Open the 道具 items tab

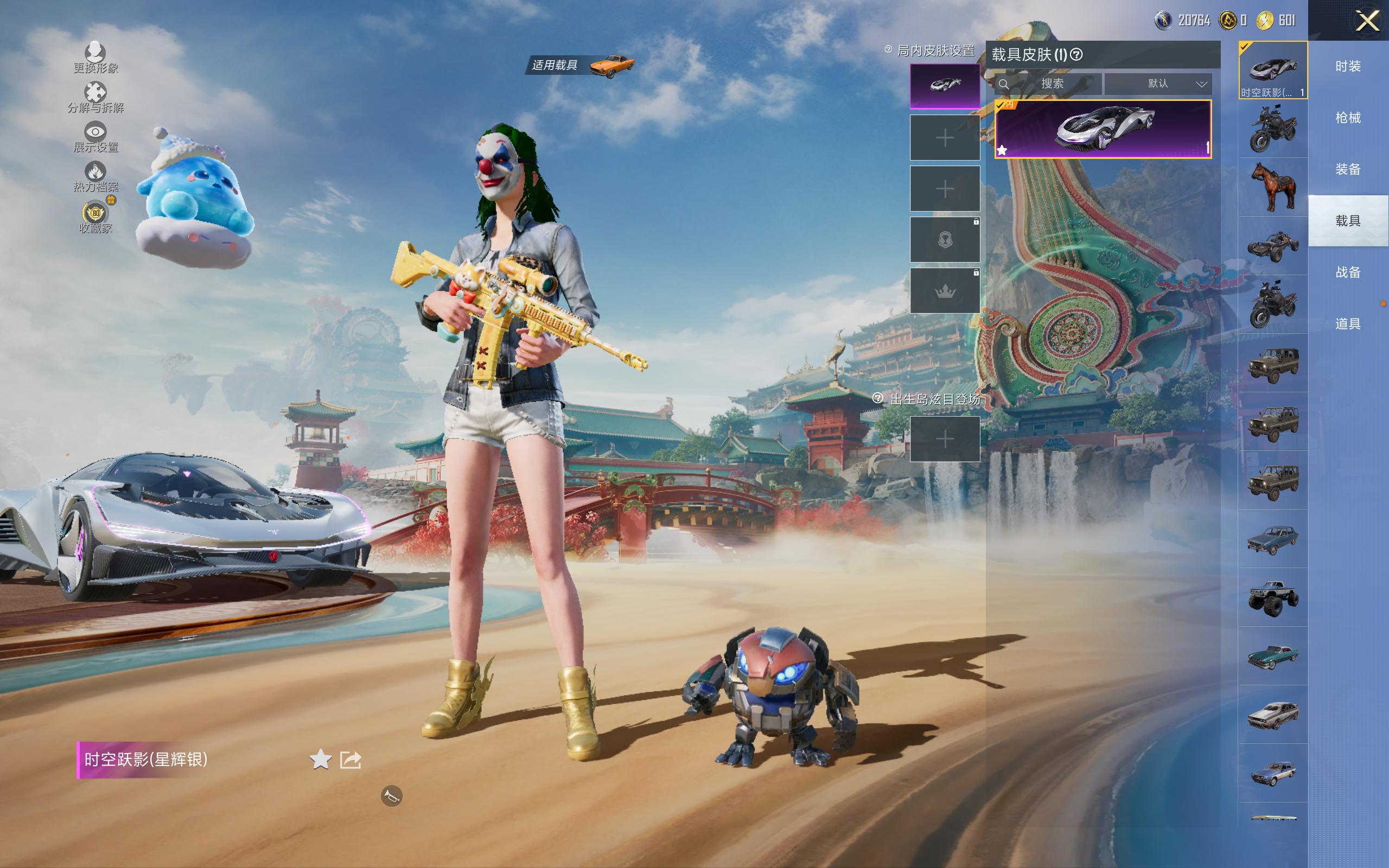(x=1347, y=324)
